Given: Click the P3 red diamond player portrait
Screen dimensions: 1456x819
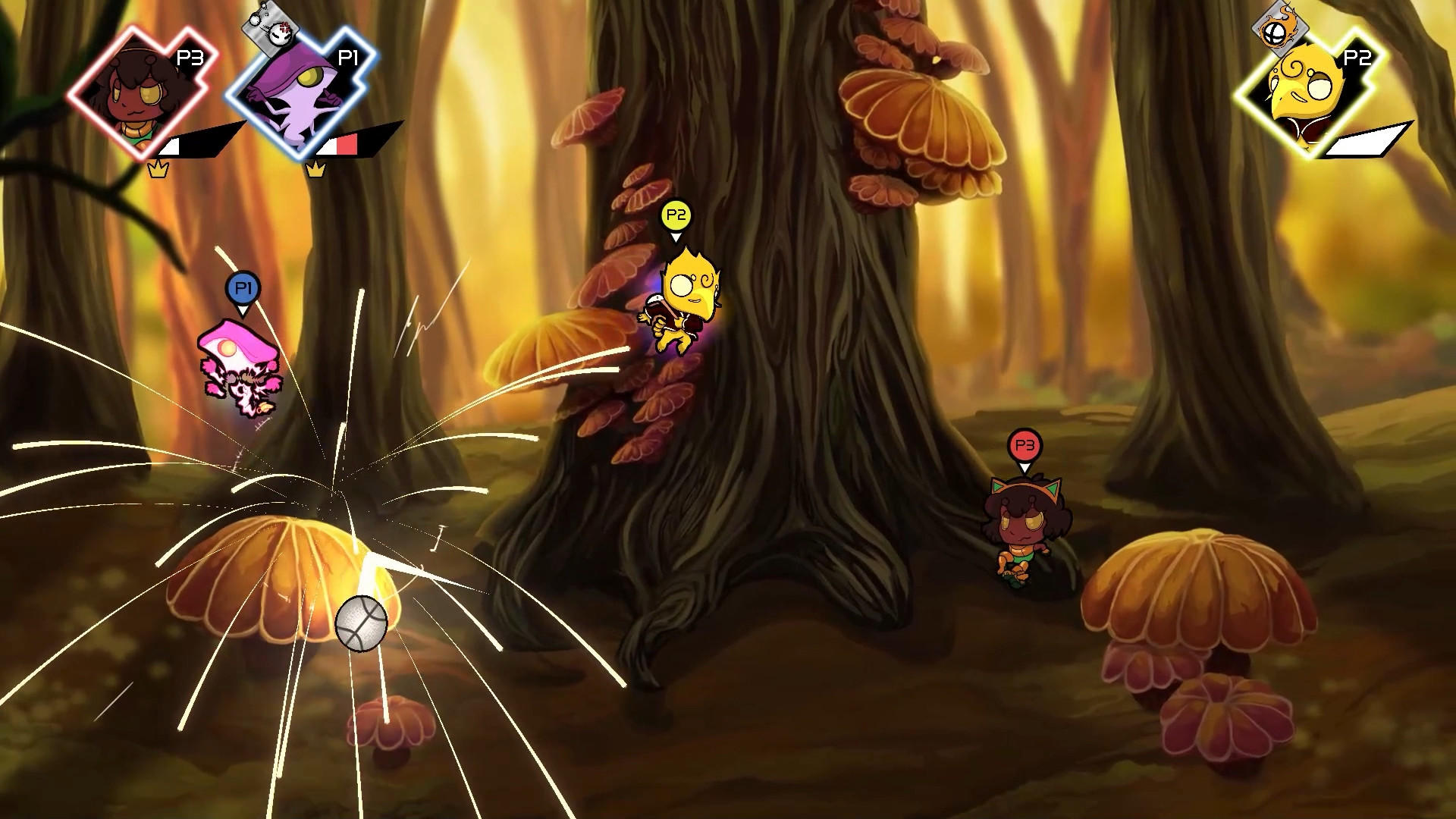Looking at the screenshot, I should point(135,91).
